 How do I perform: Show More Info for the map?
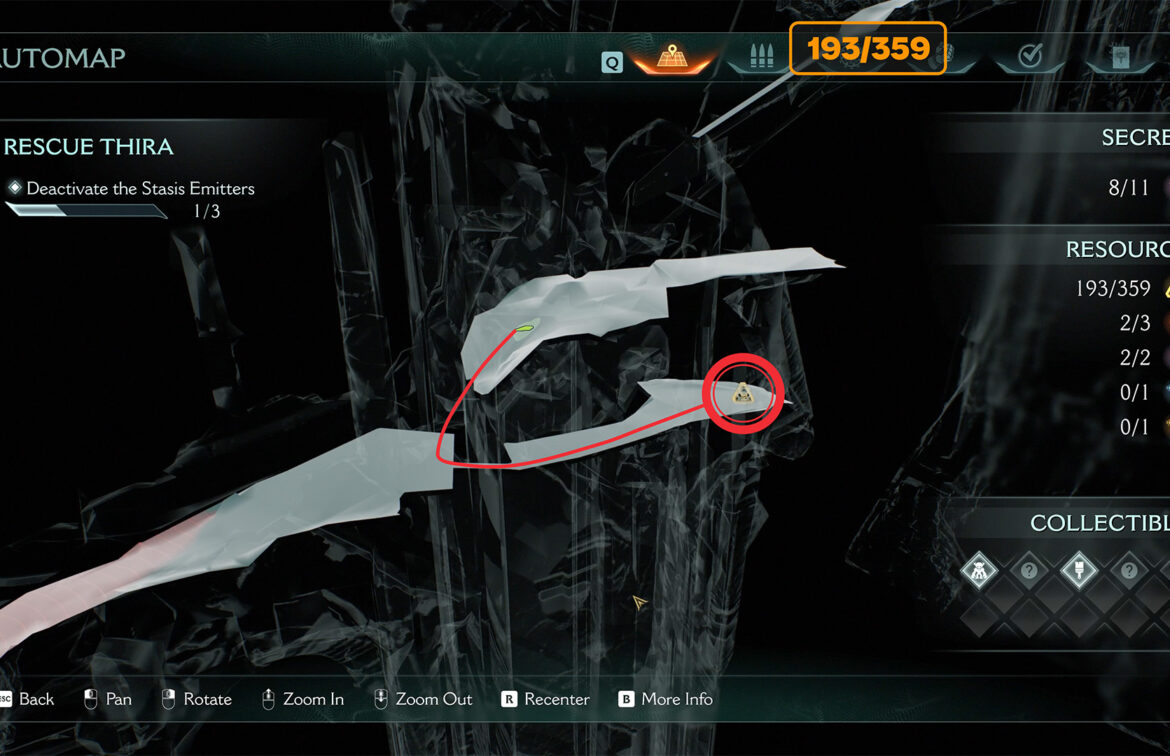tap(677, 699)
